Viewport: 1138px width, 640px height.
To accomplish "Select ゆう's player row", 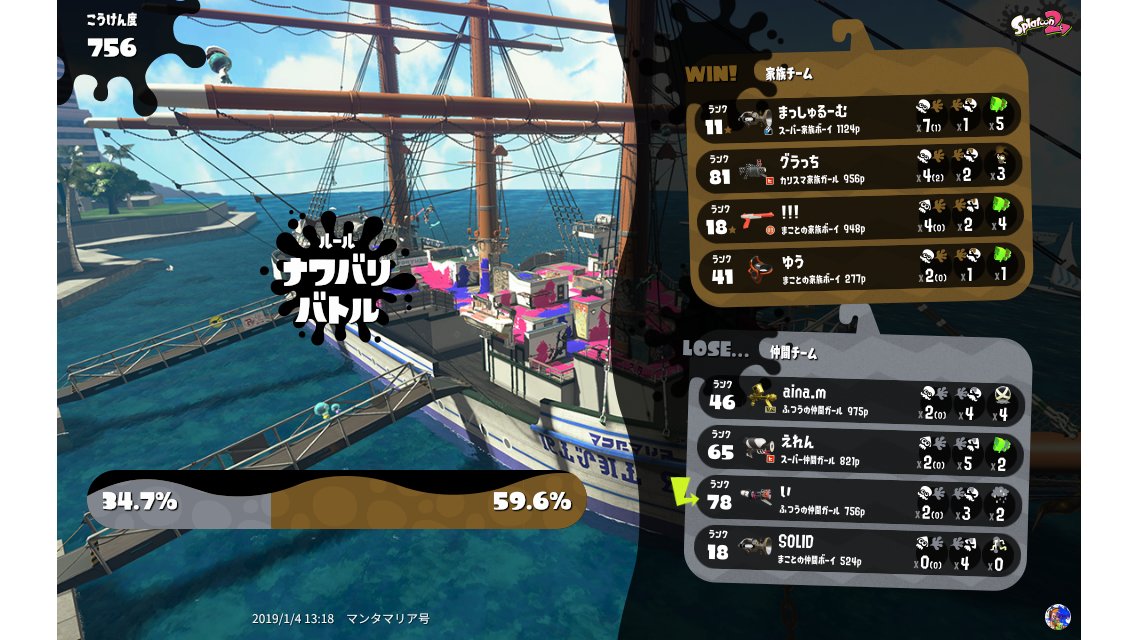I will (858, 268).
